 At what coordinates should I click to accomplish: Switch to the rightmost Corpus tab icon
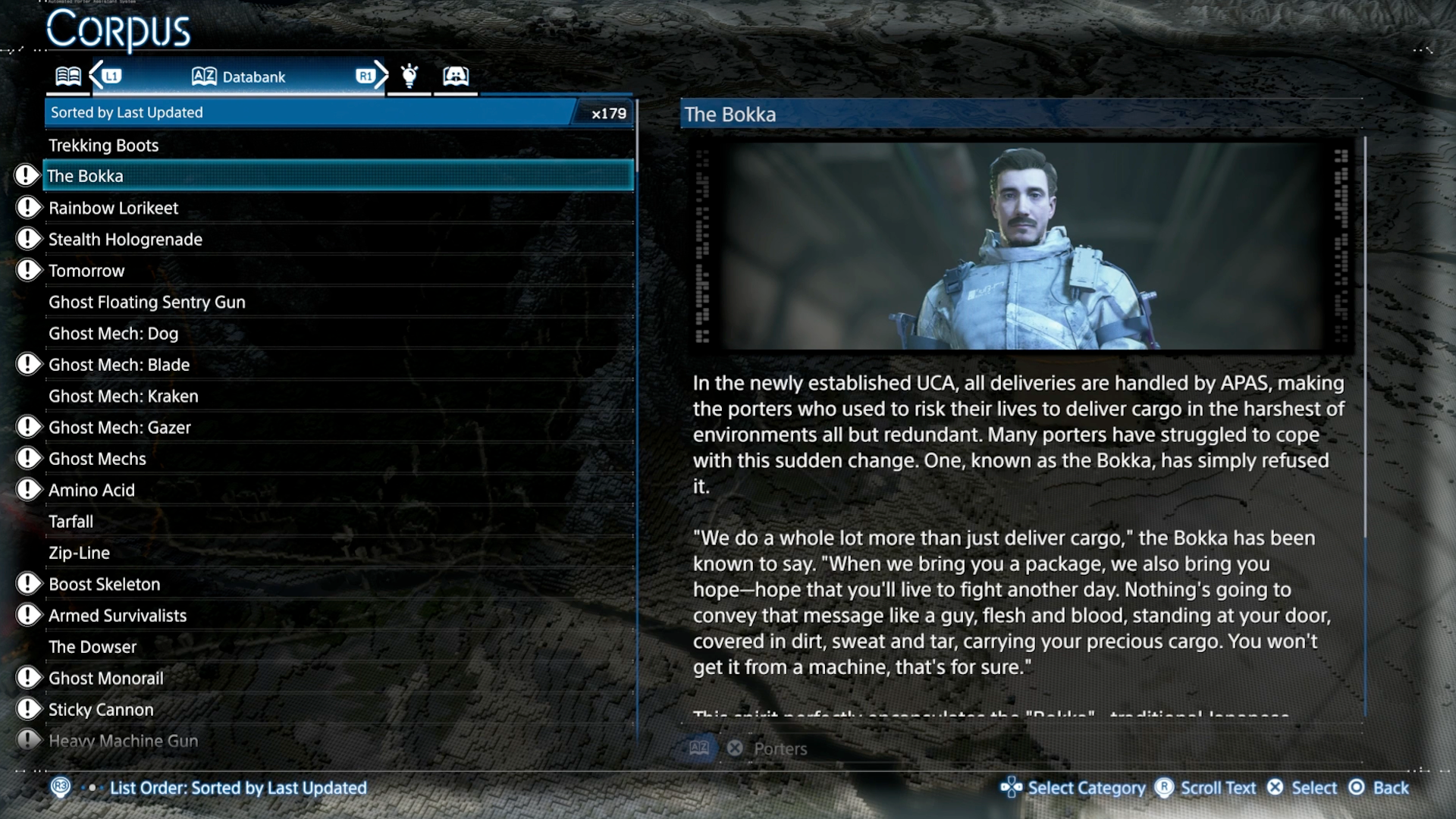[456, 76]
